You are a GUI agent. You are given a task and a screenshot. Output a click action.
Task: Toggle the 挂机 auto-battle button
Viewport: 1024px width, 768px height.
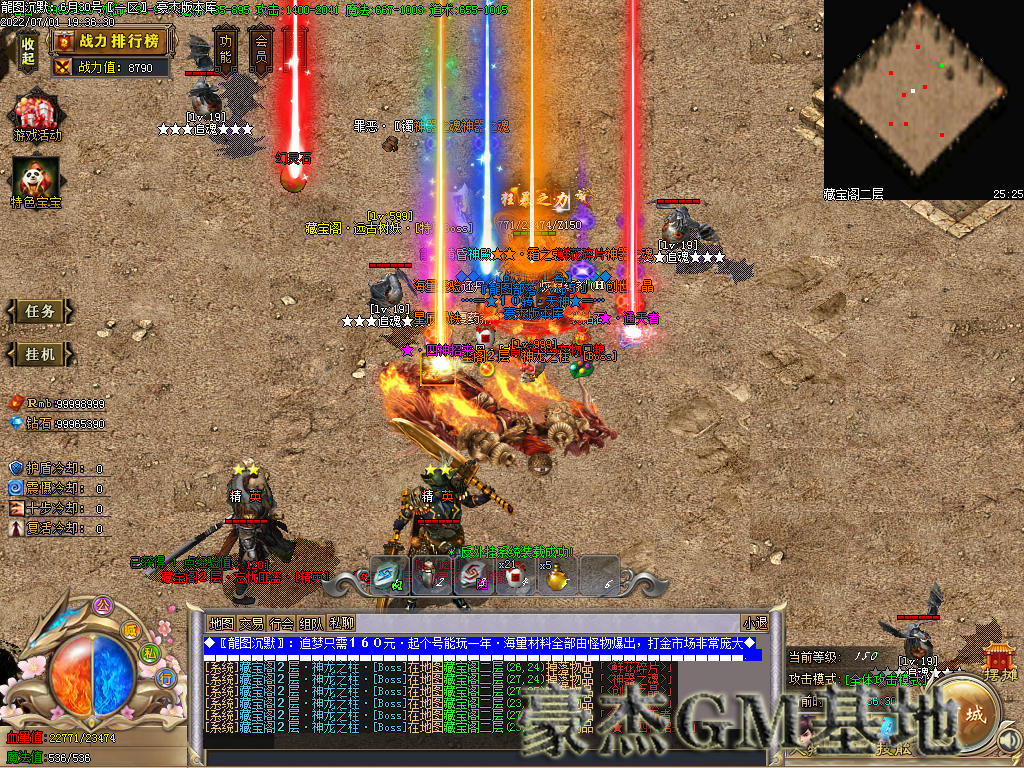41,354
